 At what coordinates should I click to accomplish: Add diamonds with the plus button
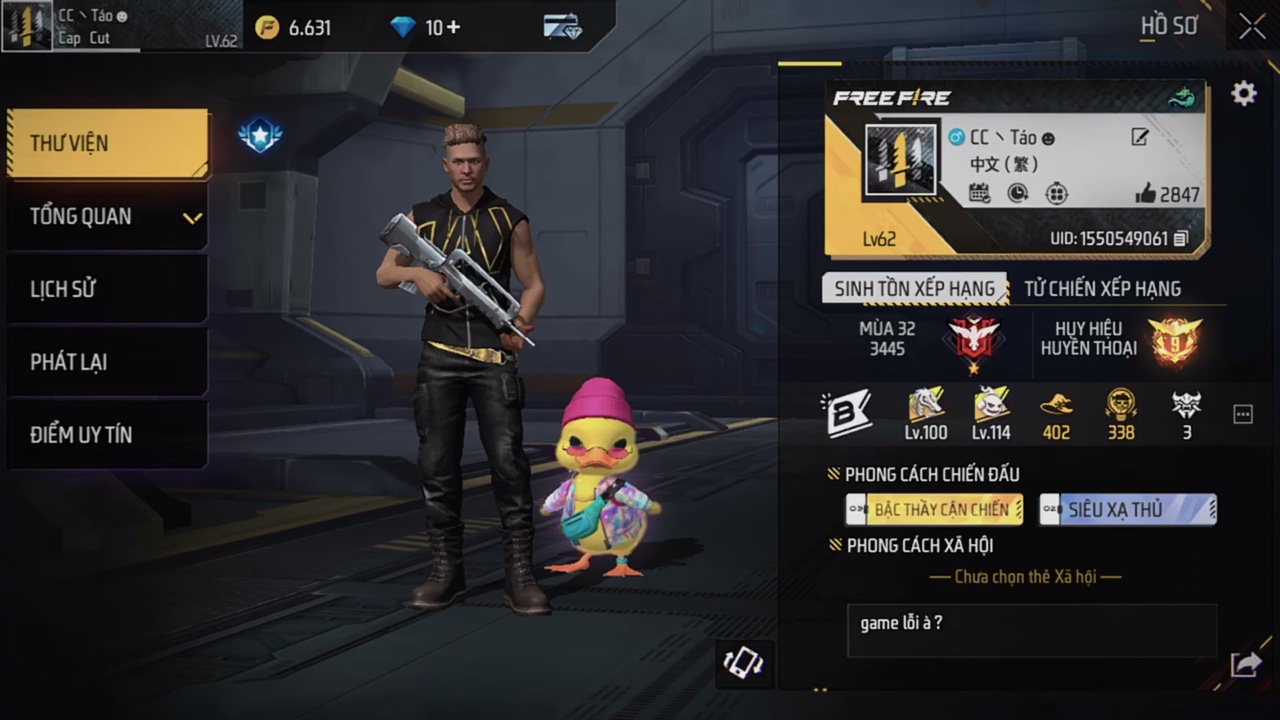point(453,27)
